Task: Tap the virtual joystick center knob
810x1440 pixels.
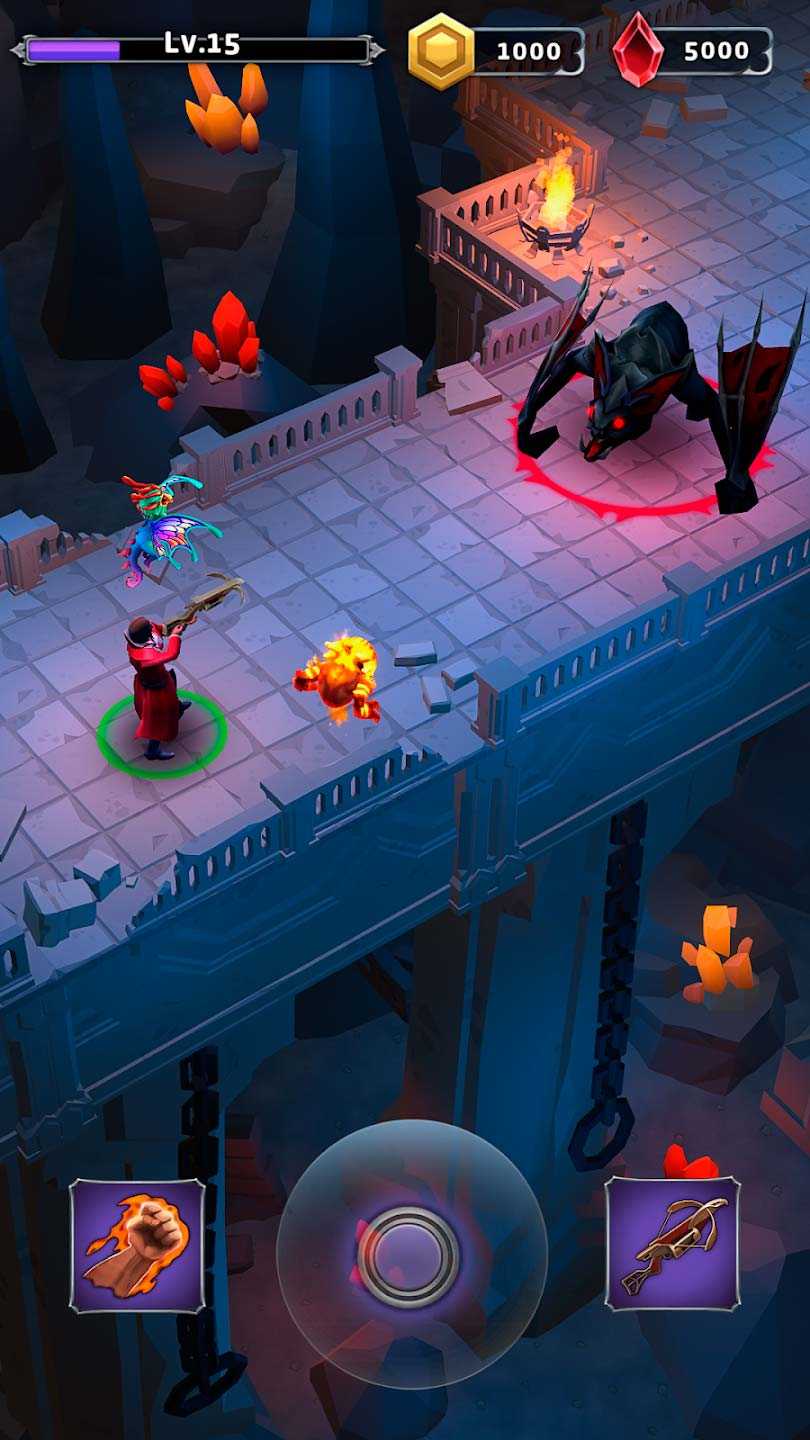Action: point(408,1254)
